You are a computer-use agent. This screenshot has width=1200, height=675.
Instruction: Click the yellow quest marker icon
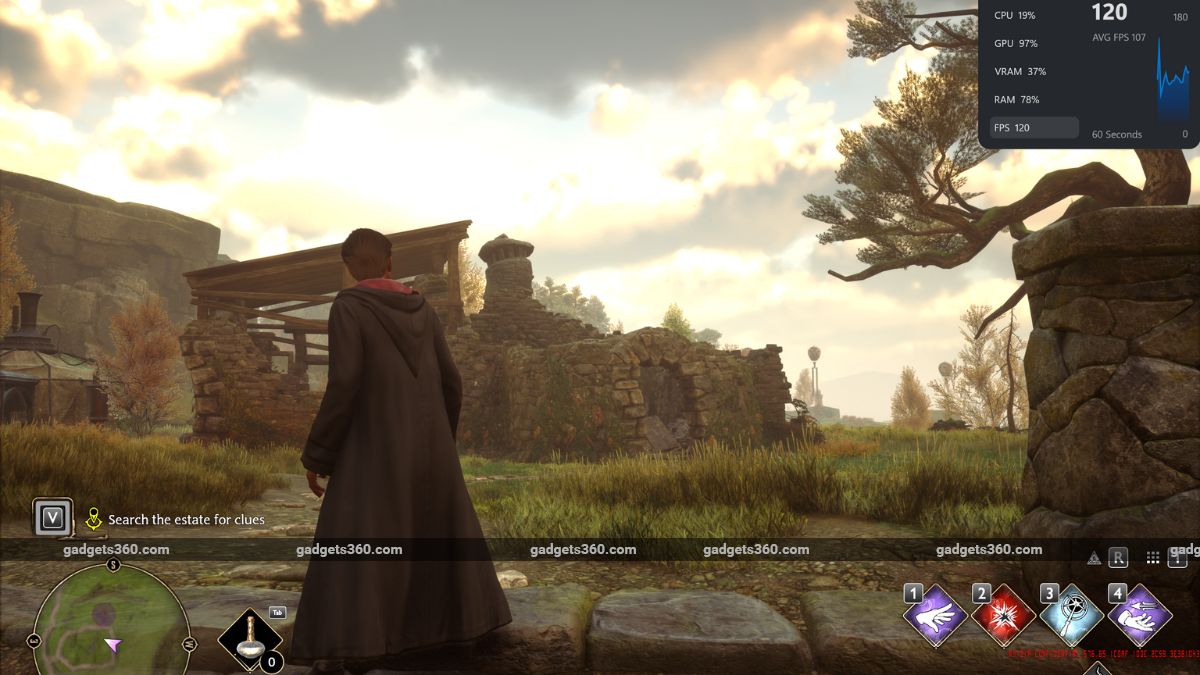pyautogui.click(x=94, y=518)
